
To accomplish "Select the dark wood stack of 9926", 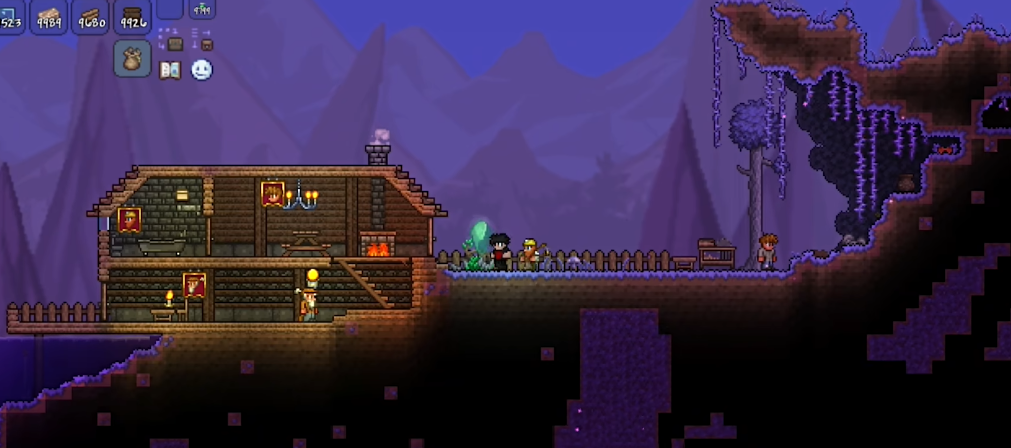I will 132,16.
